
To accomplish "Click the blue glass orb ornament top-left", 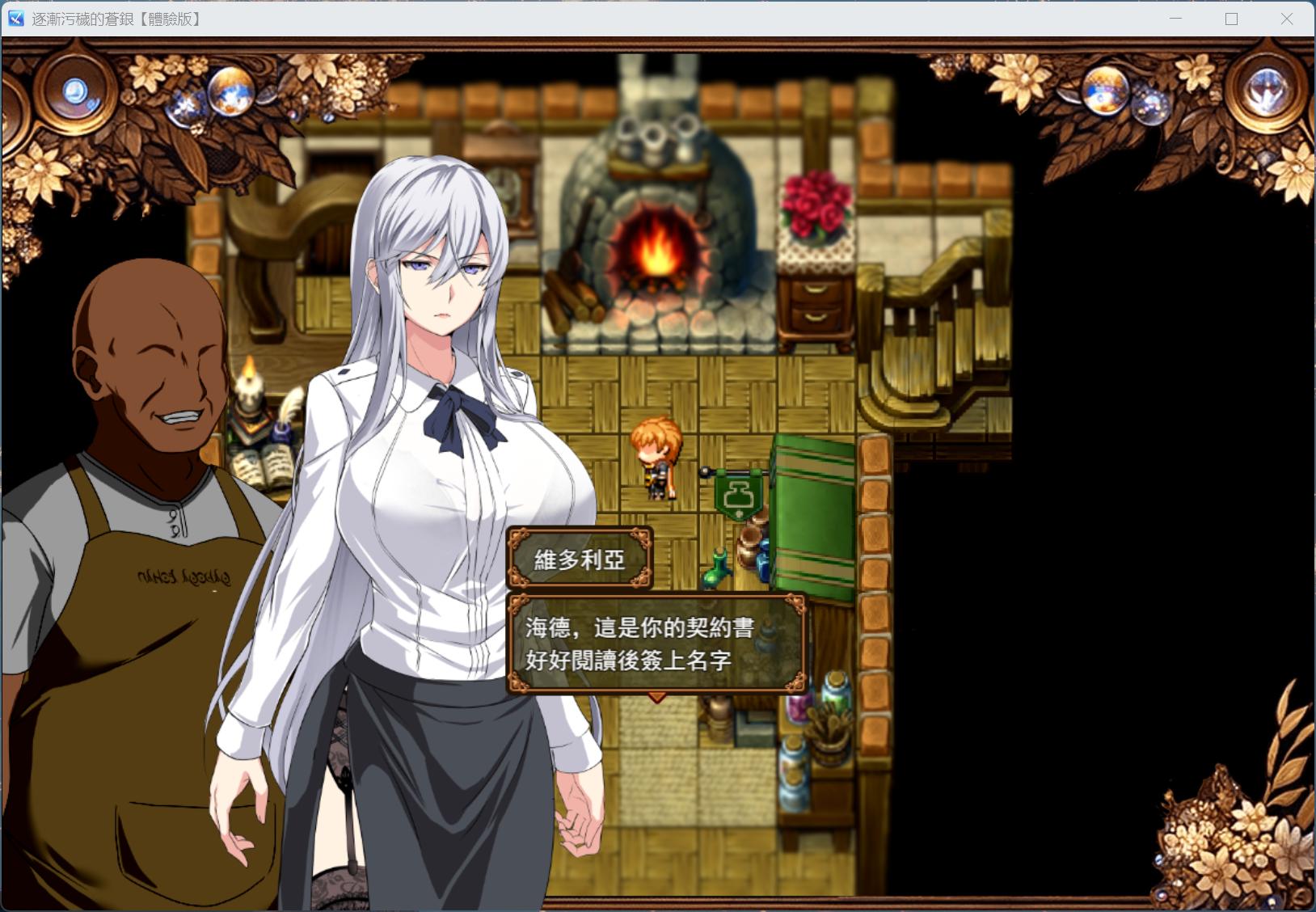I will pos(74,89).
